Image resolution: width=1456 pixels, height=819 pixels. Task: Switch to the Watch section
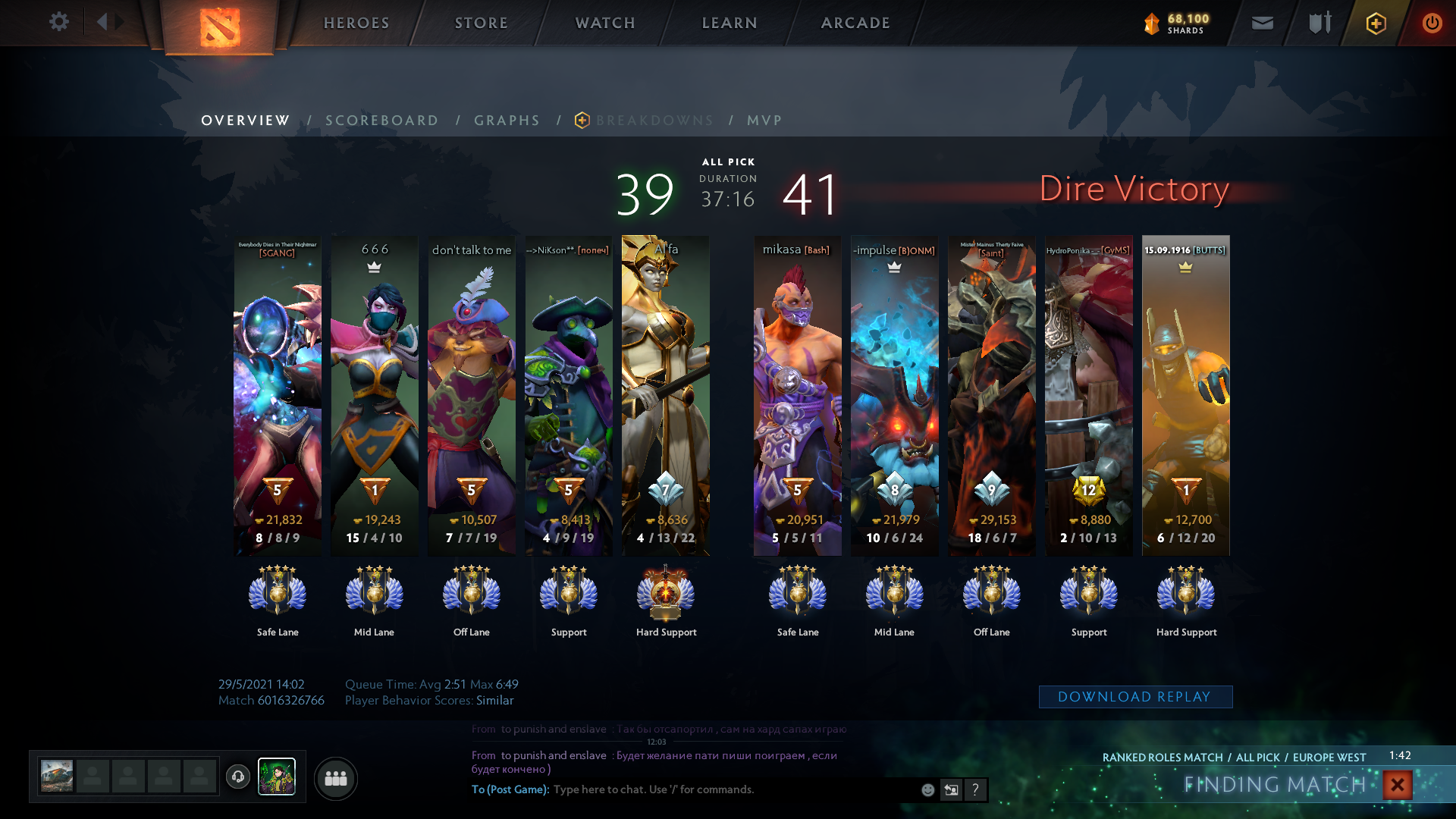pyautogui.click(x=605, y=23)
